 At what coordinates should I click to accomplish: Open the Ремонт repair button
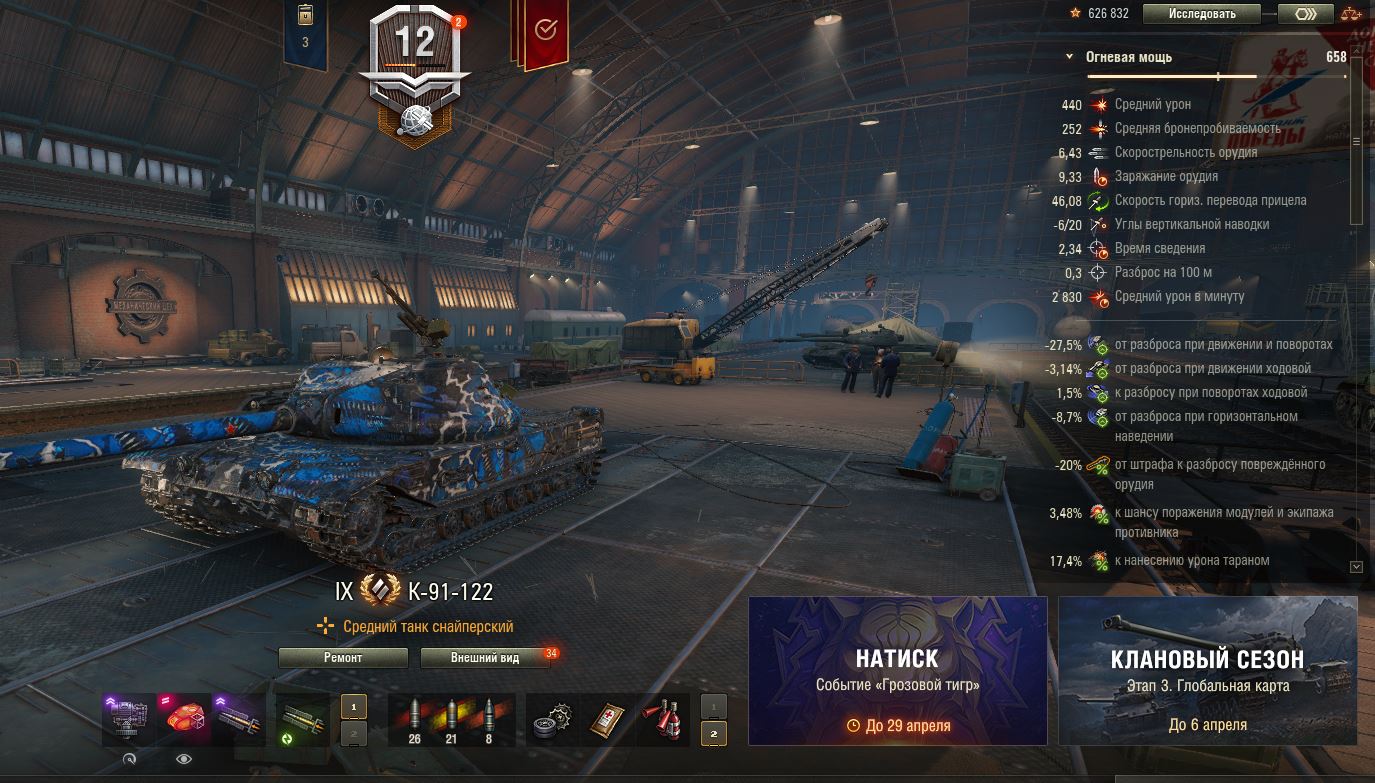343,658
